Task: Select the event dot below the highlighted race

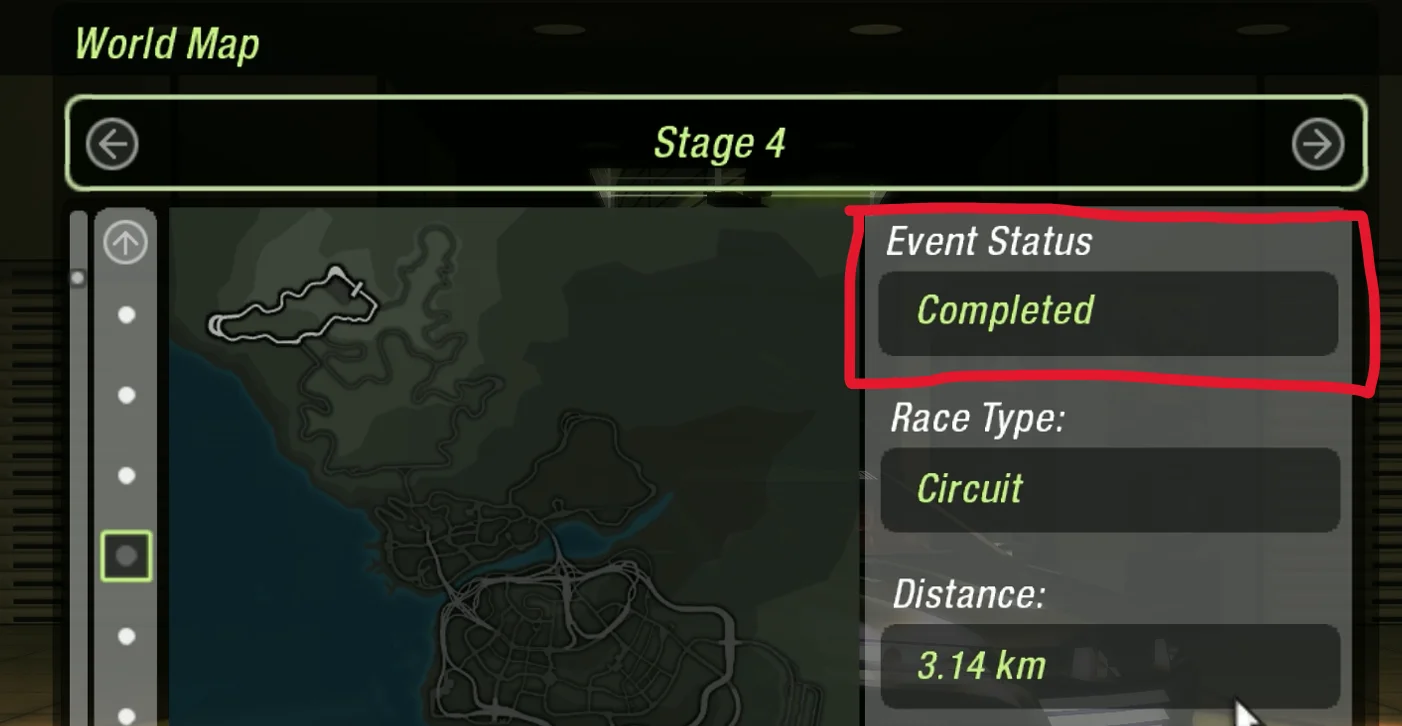Action: point(126,634)
